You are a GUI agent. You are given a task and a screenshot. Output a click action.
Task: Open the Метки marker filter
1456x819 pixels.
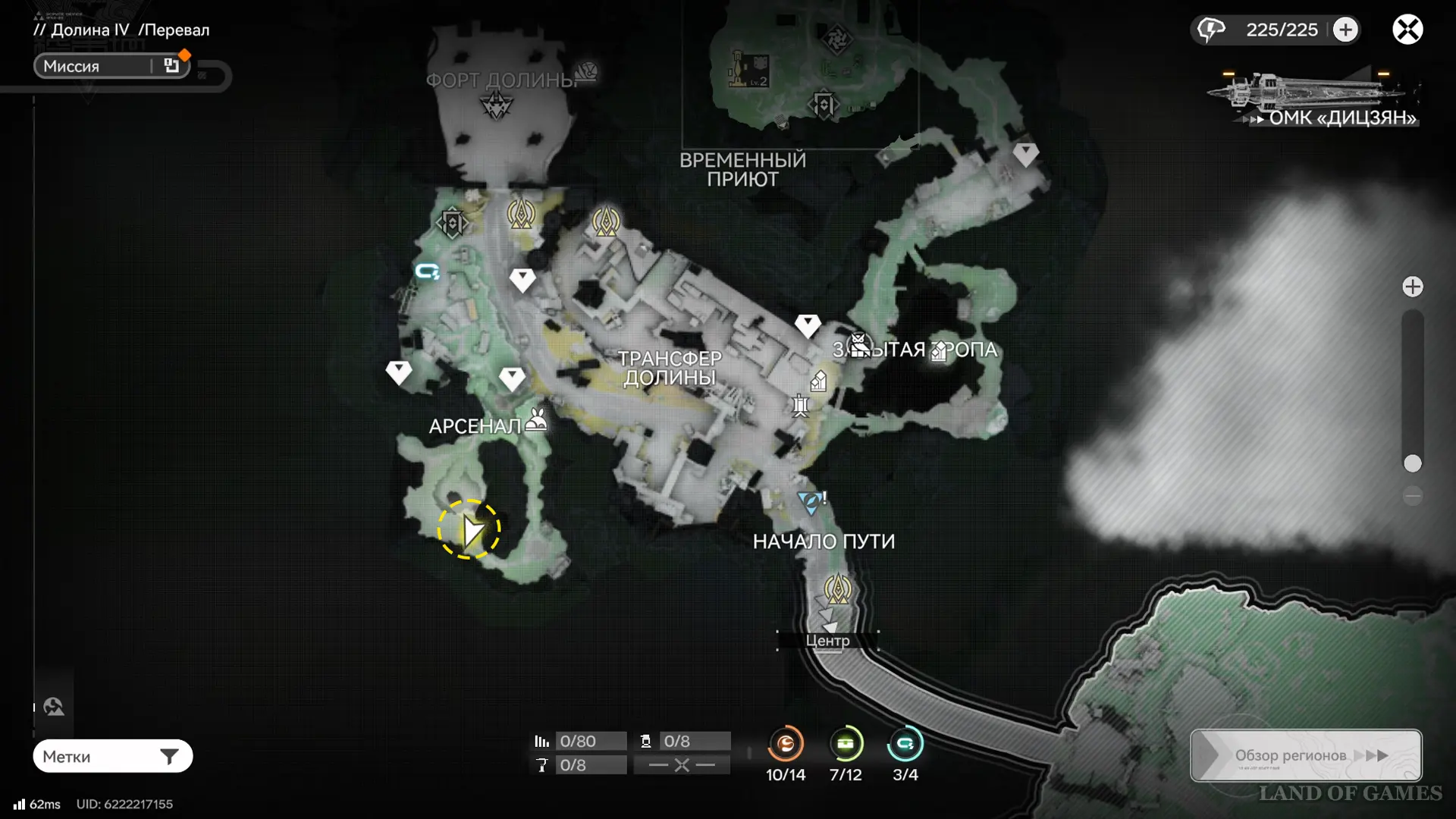(x=112, y=756)
